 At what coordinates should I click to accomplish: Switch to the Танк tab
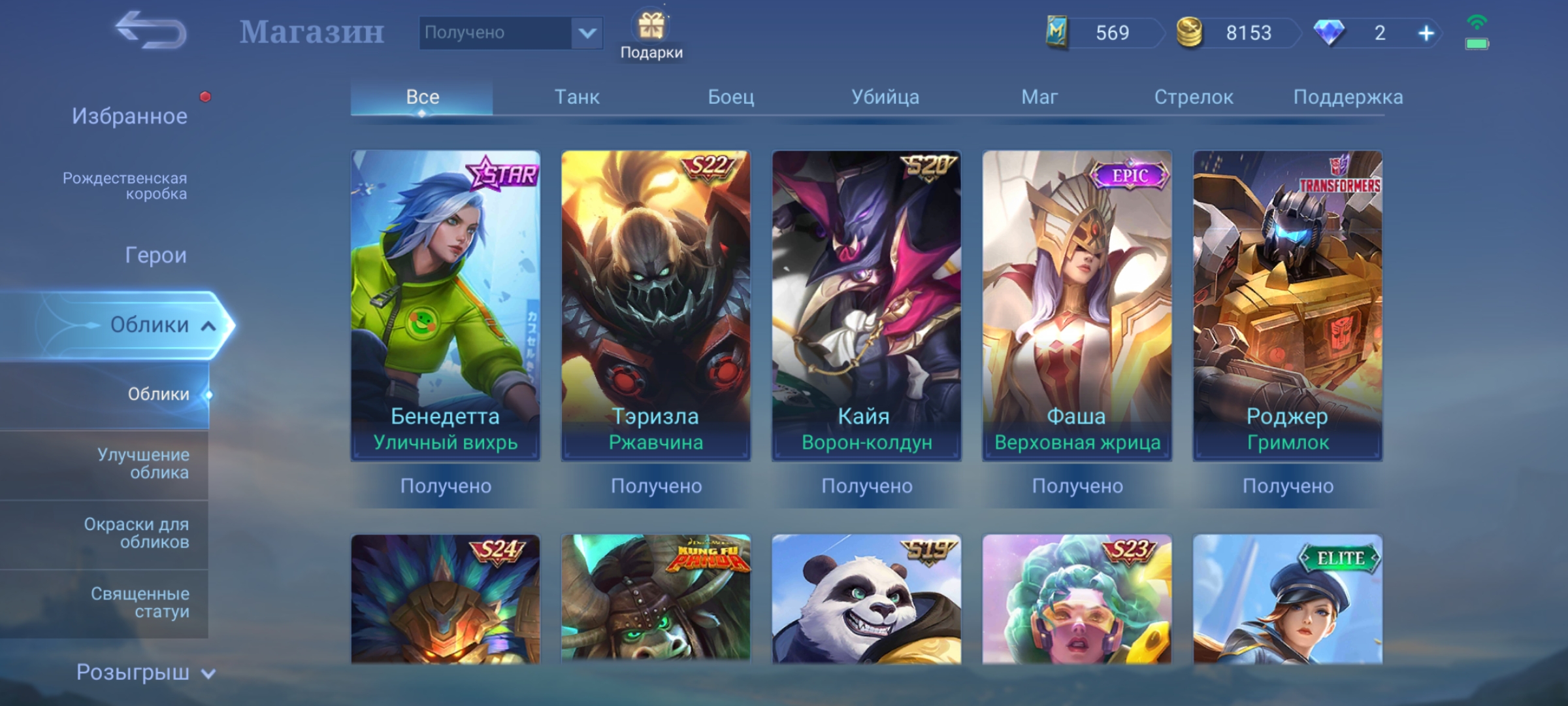tap(576, 97)
